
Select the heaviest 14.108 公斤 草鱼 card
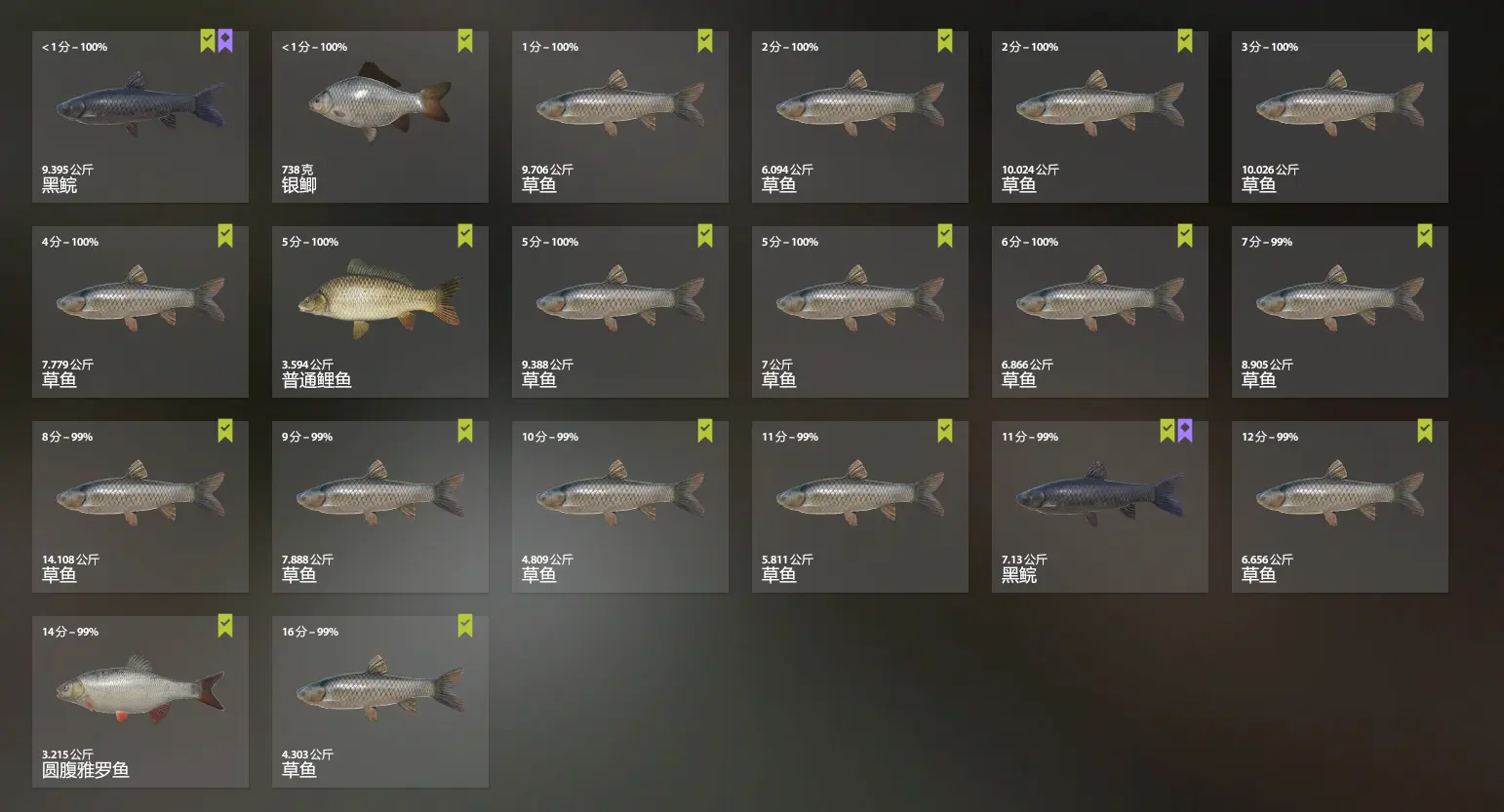[x=139, y=507]
